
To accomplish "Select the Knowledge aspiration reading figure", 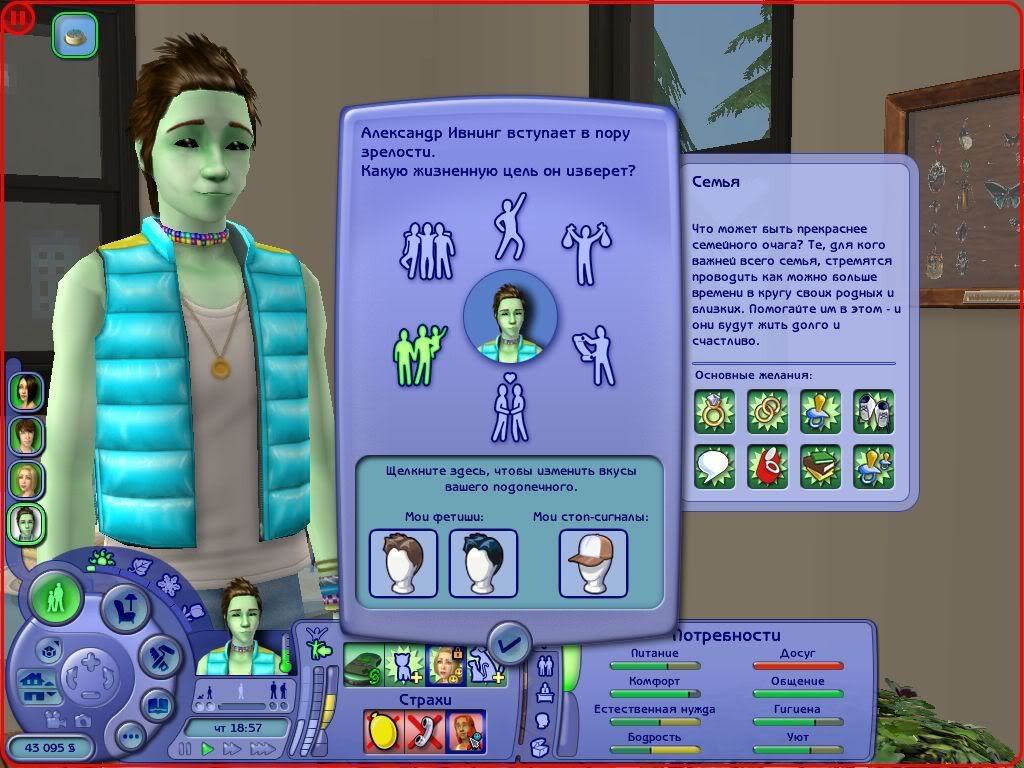I will pos(597,353).
